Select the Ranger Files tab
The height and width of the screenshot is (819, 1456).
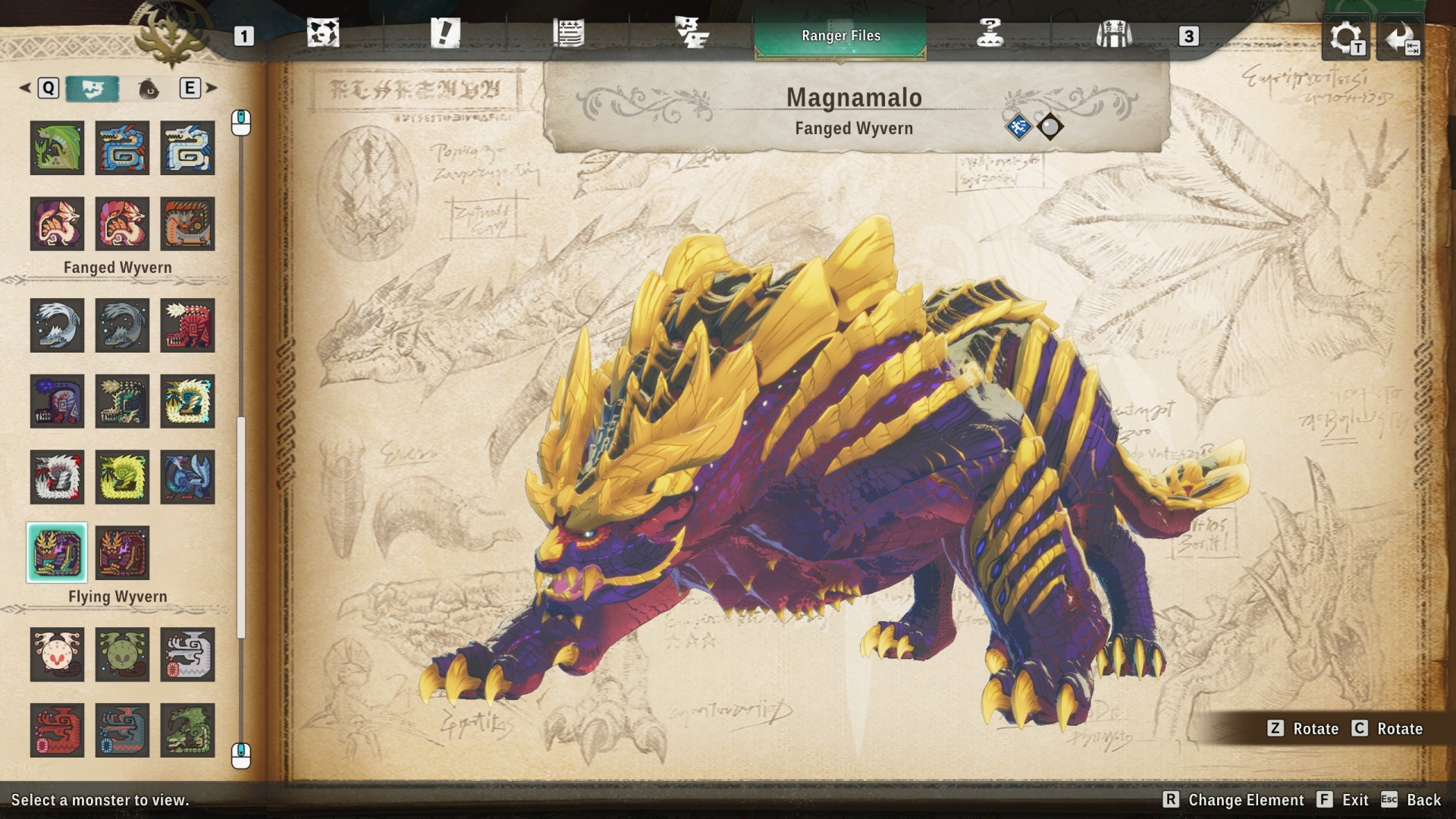[x=839, y=35]
